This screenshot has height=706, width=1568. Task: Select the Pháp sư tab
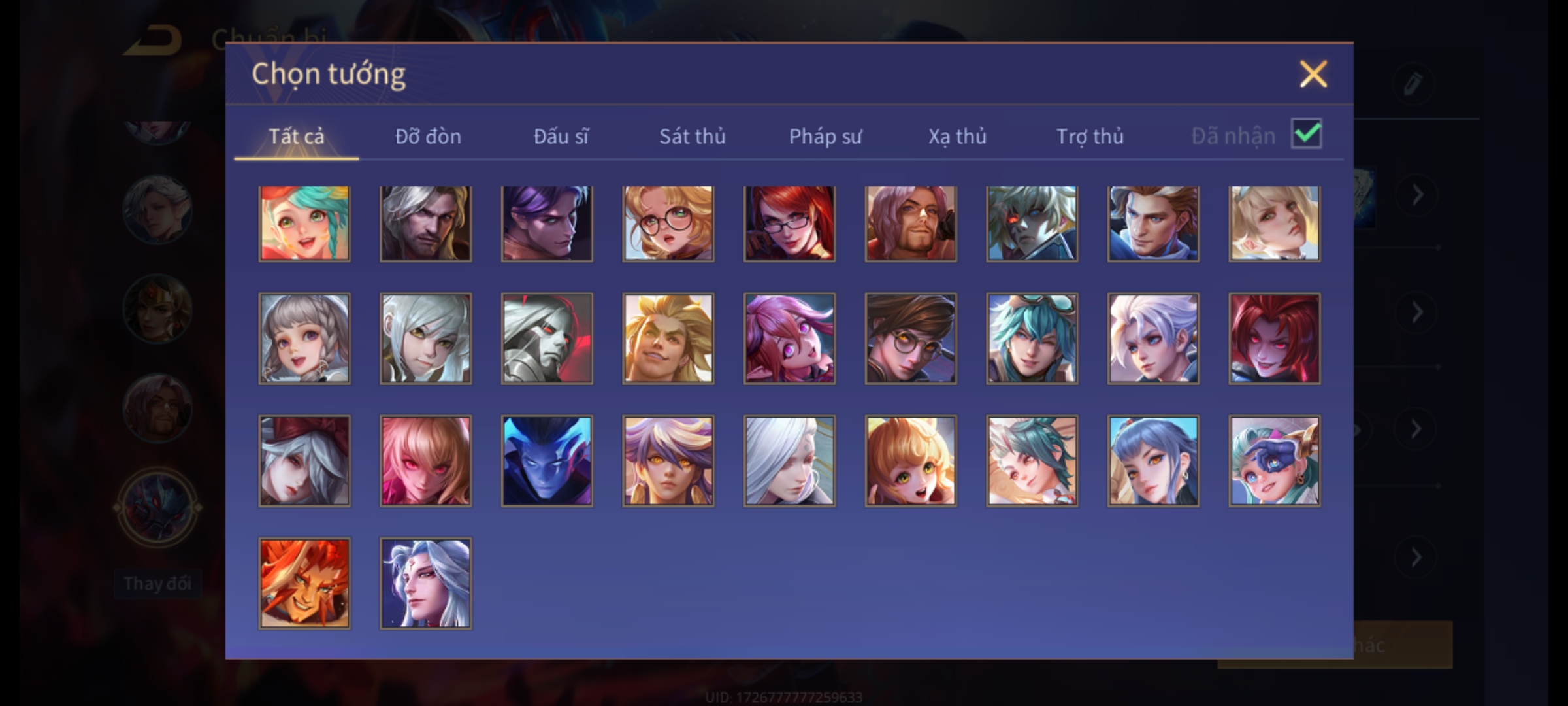coord(825,136)
